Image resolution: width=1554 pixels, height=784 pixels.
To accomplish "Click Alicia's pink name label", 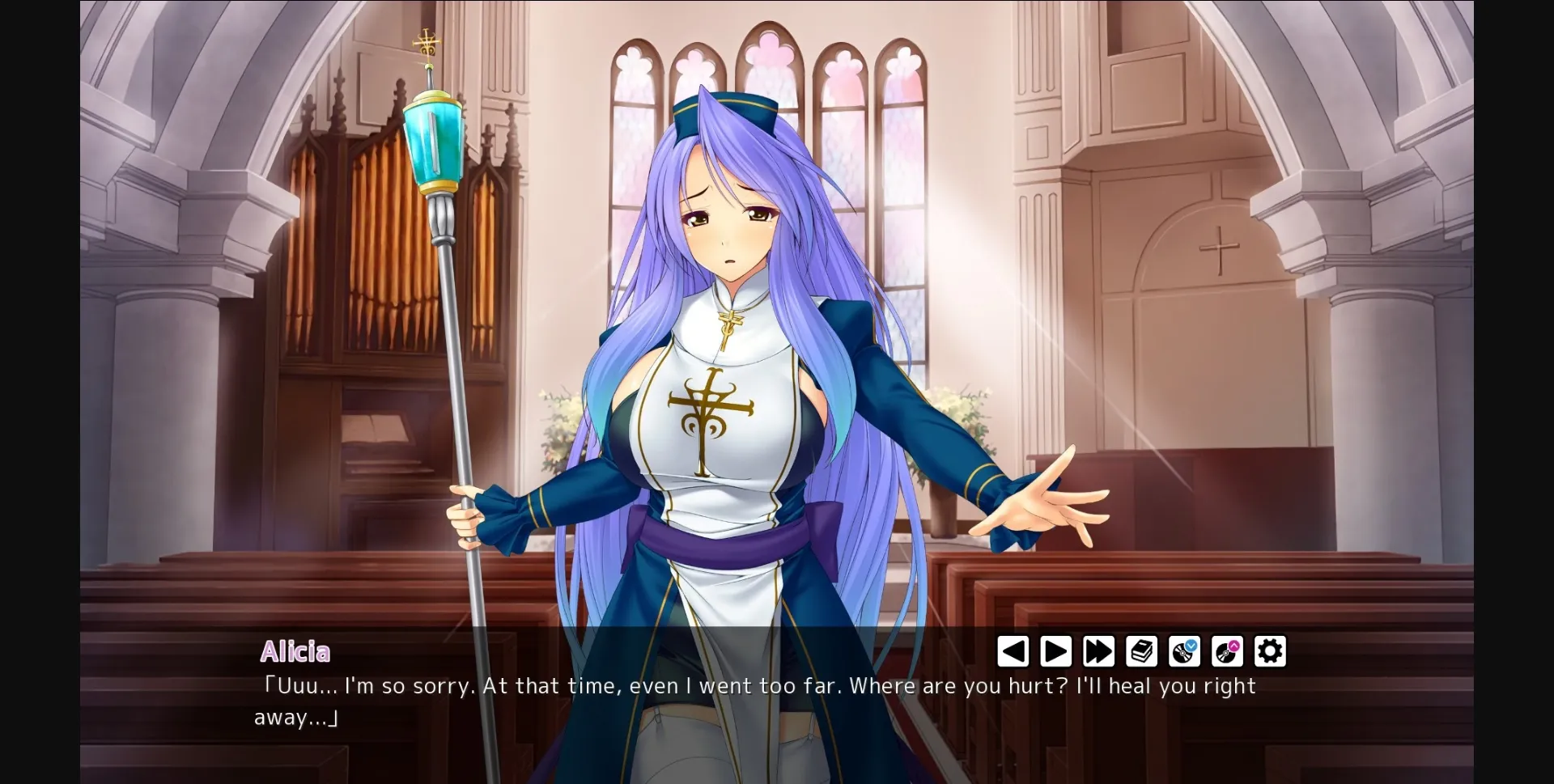I will pyautogui.click(x=296, y=652).
